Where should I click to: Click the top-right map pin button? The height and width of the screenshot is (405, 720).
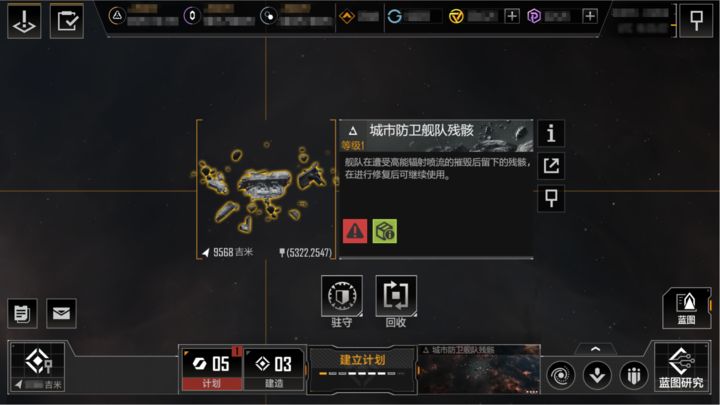(x=696, y=20)
